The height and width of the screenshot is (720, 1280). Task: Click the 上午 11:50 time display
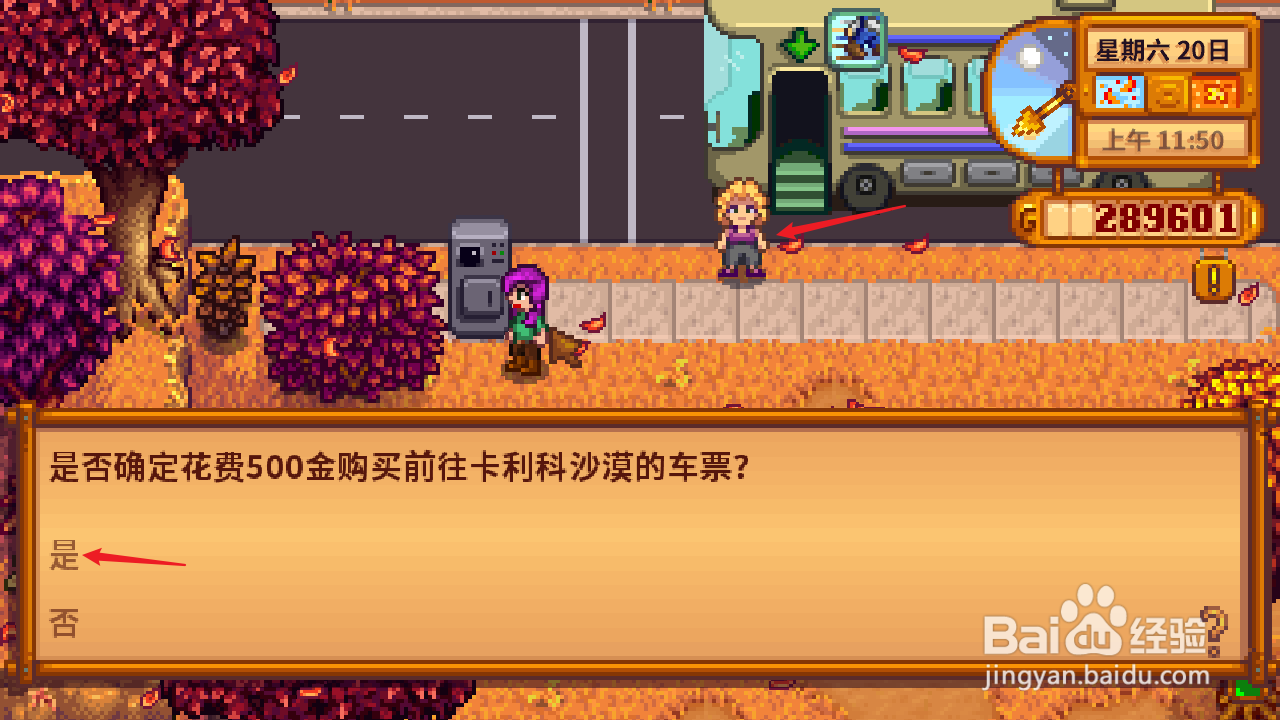(x=1167, y=138)
